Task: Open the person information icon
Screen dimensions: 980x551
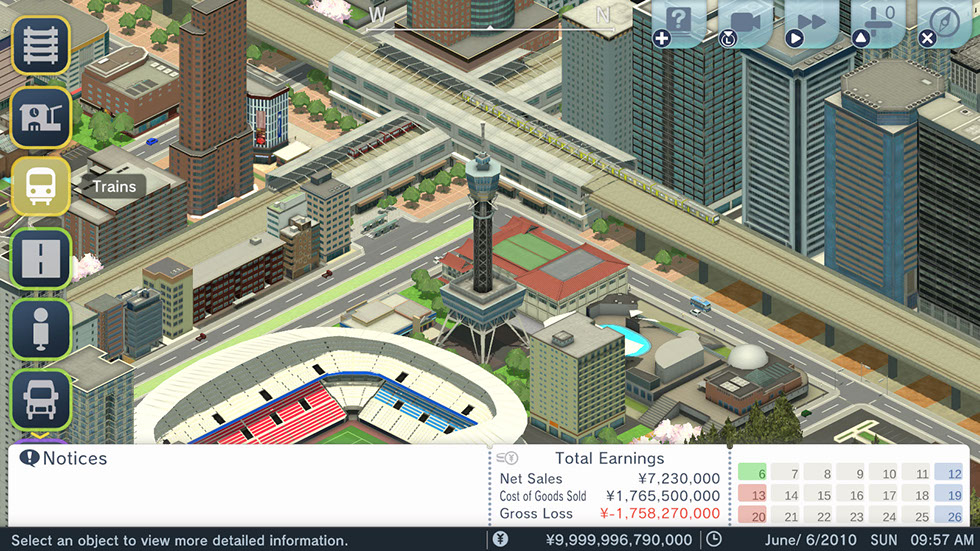Action: coord(41,328)
